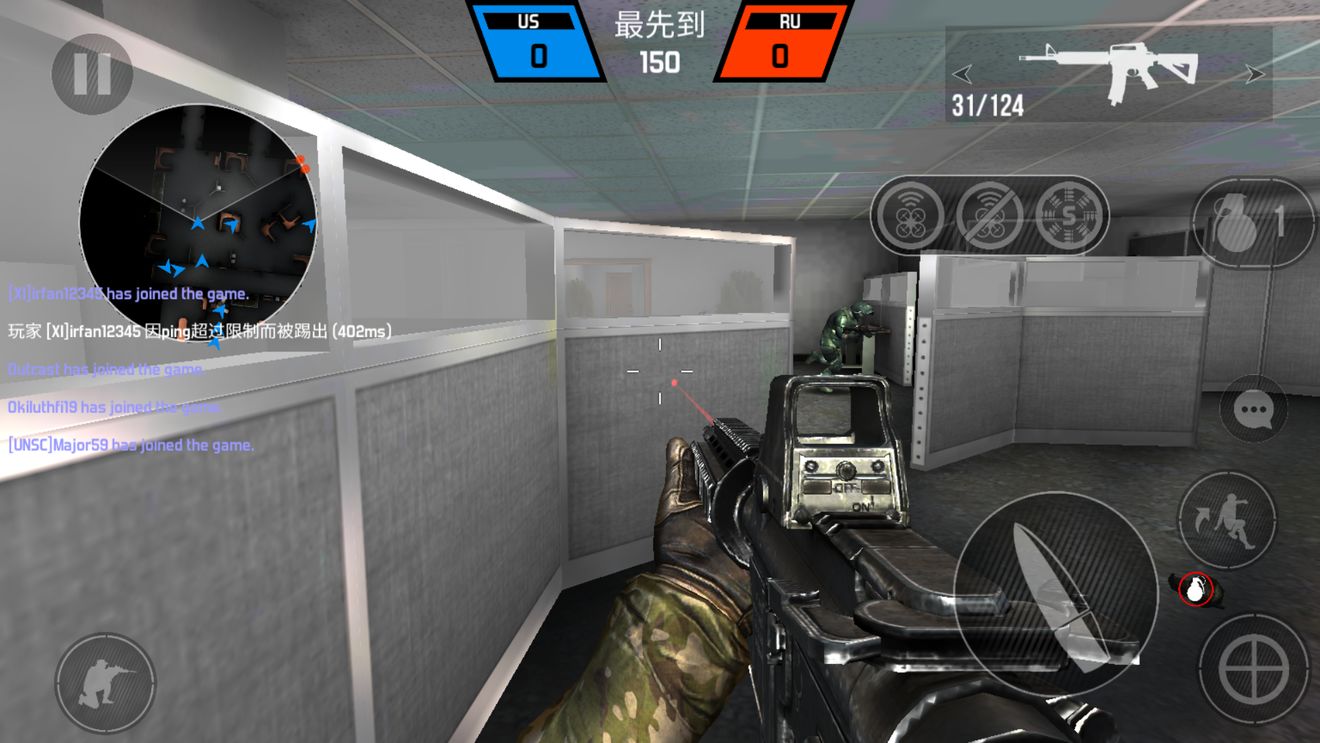Activate the crossed-out drone jammer killstreak
Viewport: 1320px width, 743px height.
989,215
